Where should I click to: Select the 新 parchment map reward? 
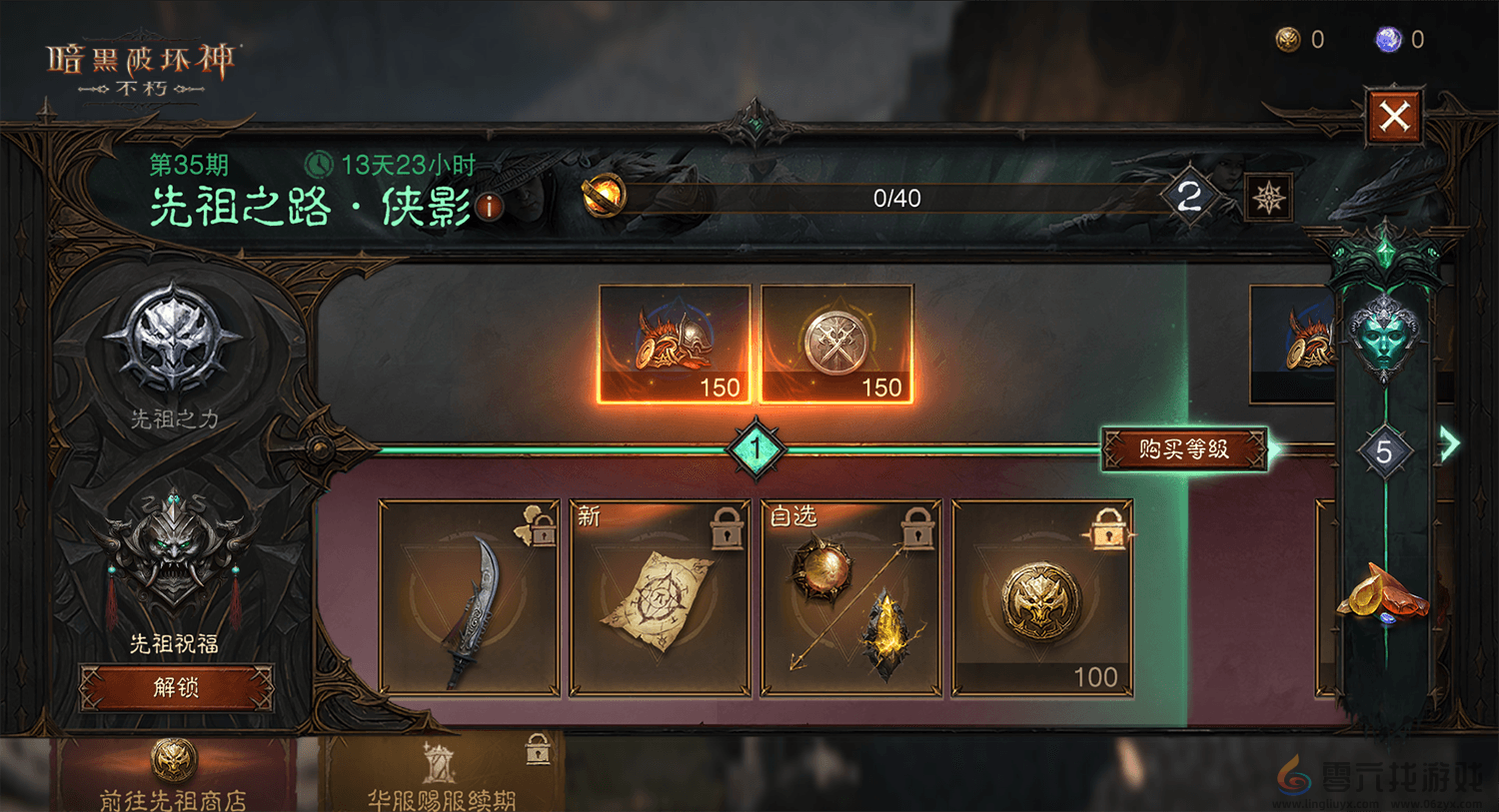pos(660,597)
